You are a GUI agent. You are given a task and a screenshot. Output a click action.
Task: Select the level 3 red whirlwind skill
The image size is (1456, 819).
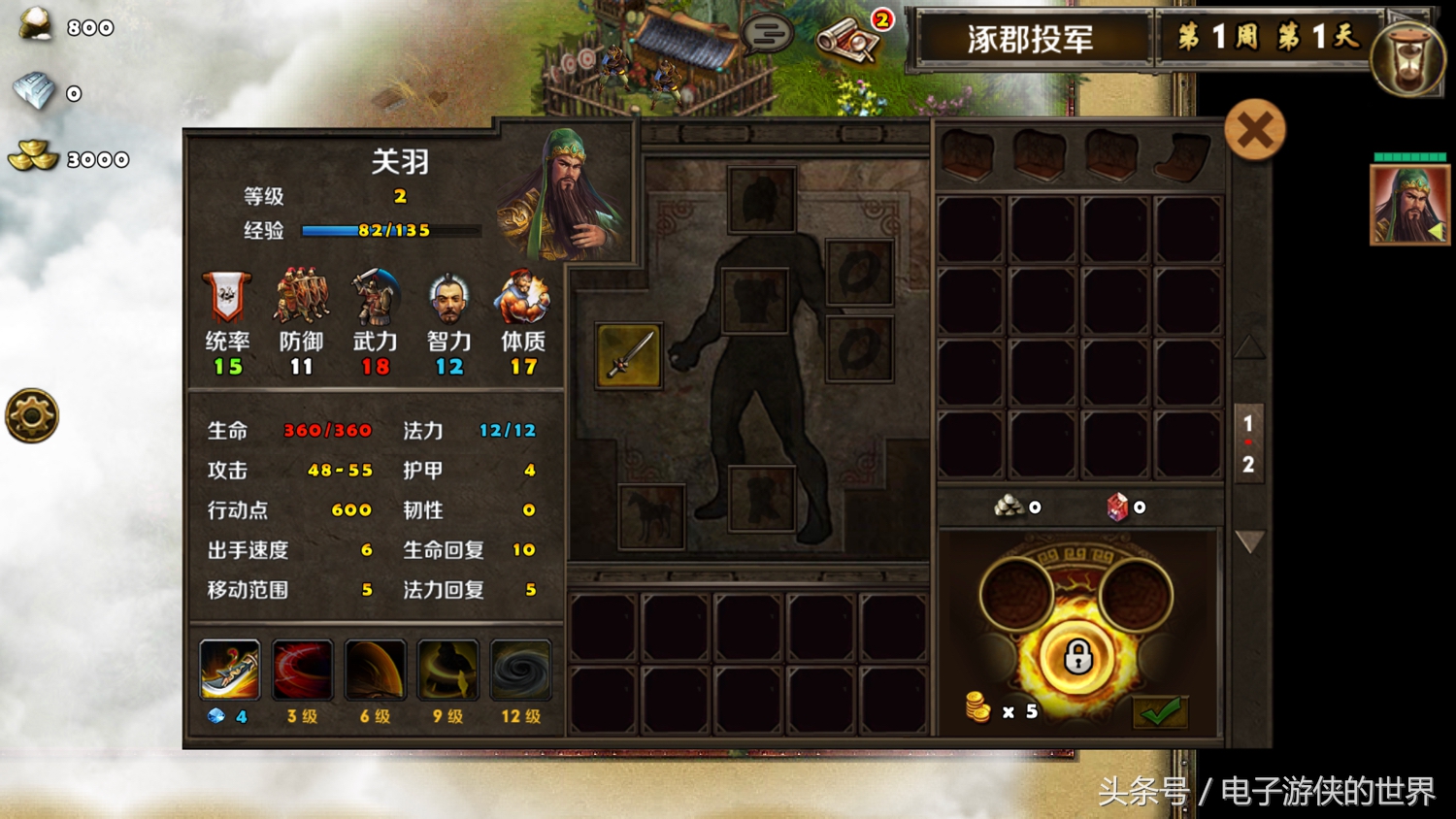point(302,669)
